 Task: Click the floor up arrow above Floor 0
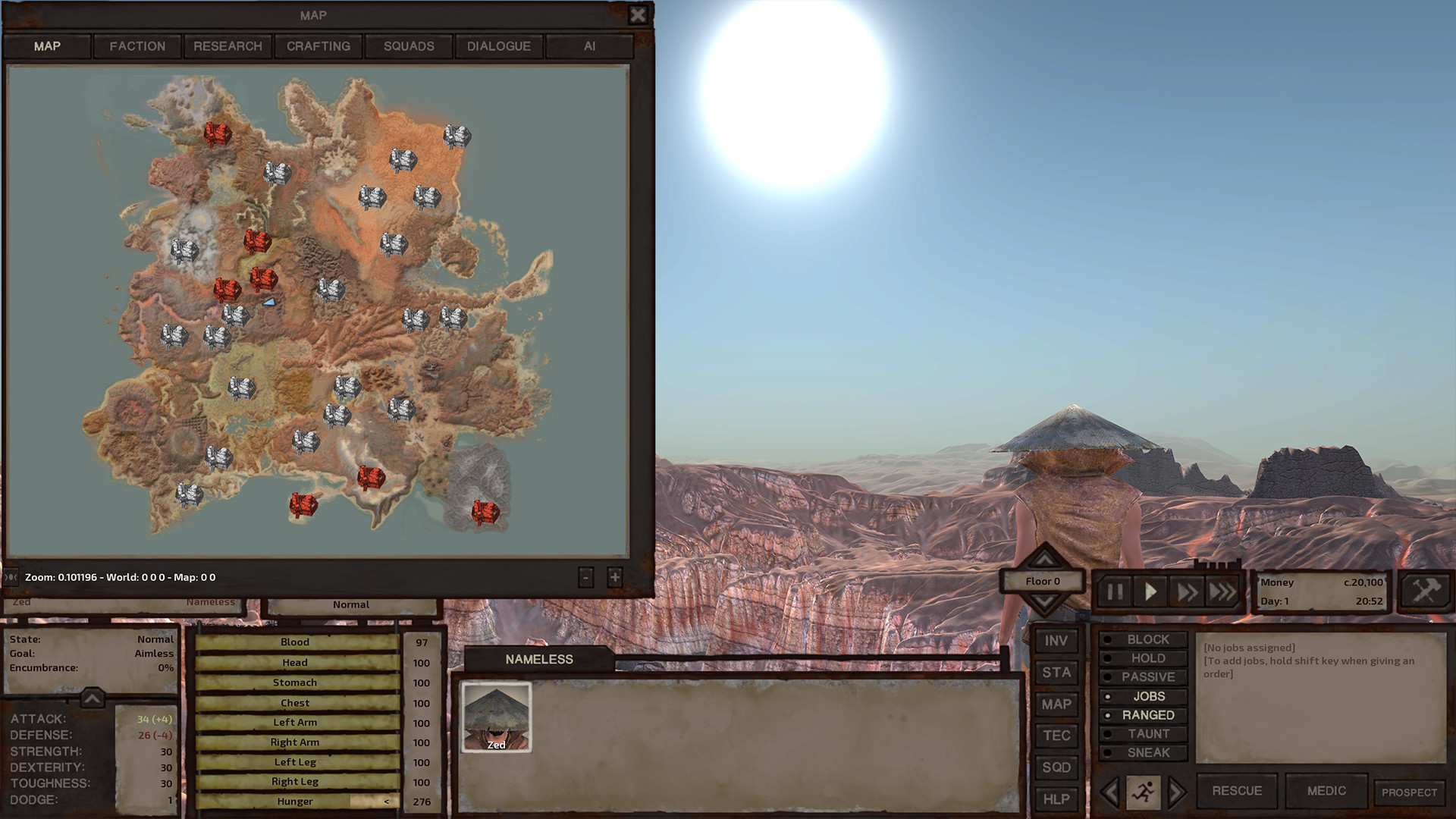click(x=1044, y=559)
